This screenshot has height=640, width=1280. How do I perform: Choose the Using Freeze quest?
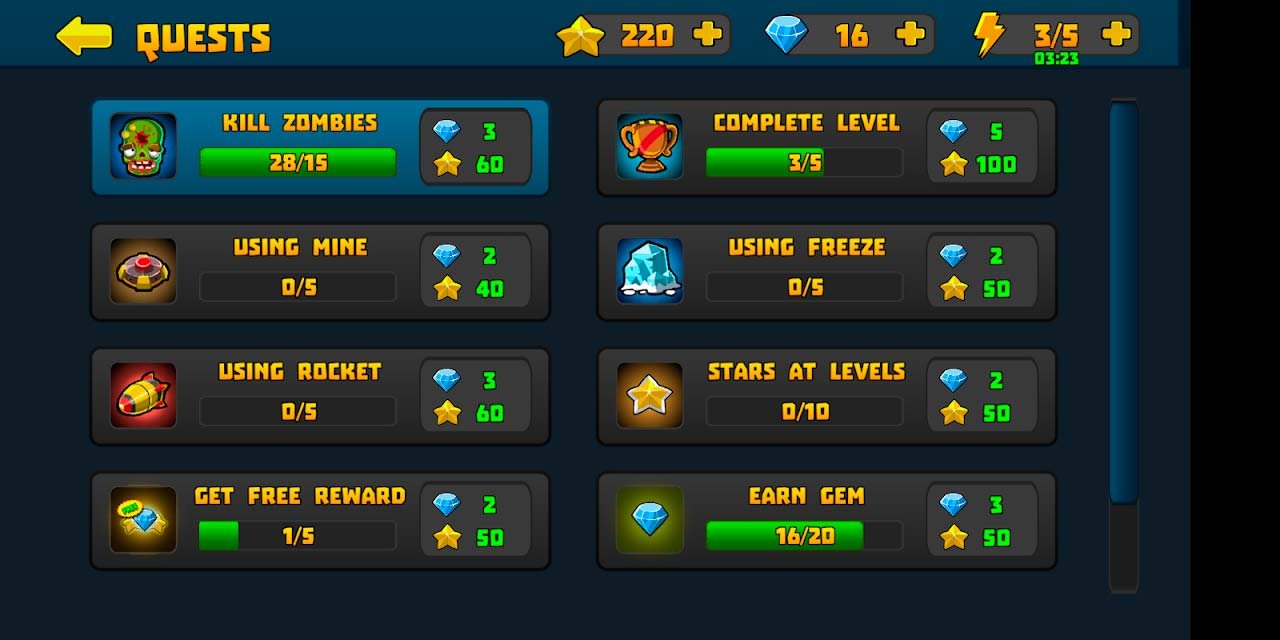point(826,271)
